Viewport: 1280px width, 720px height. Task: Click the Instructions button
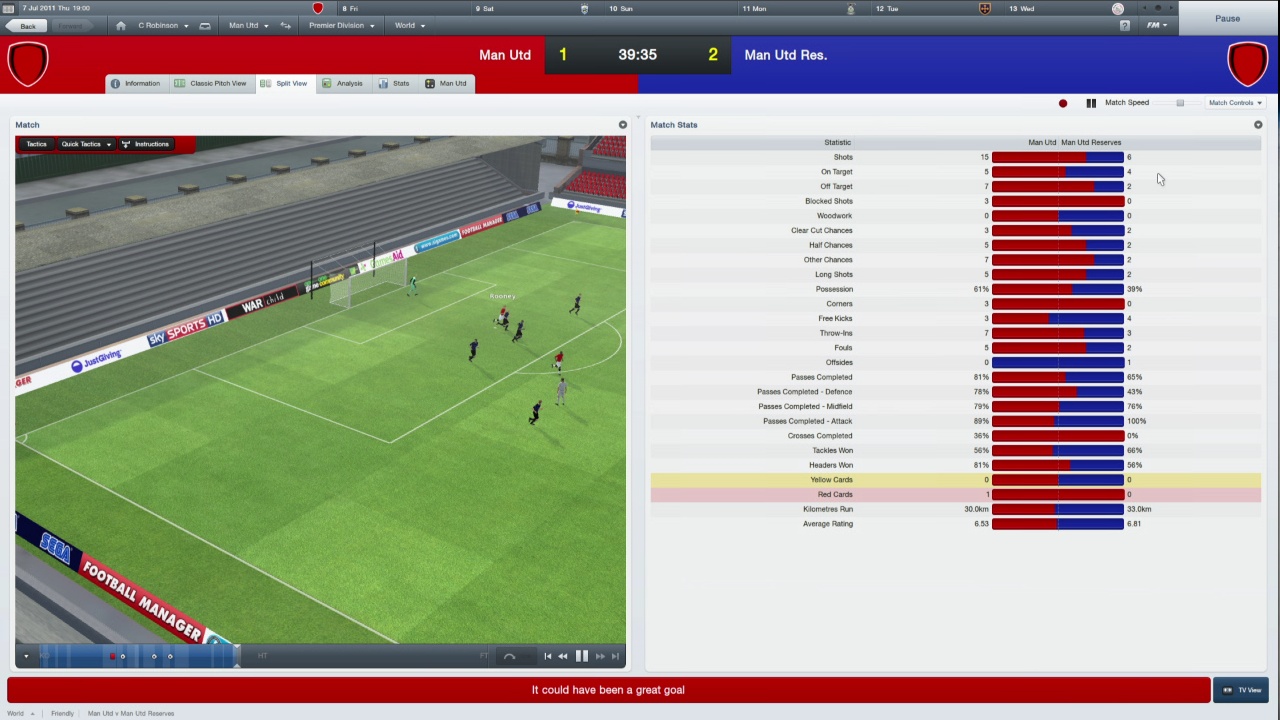(x=151, y=143)
